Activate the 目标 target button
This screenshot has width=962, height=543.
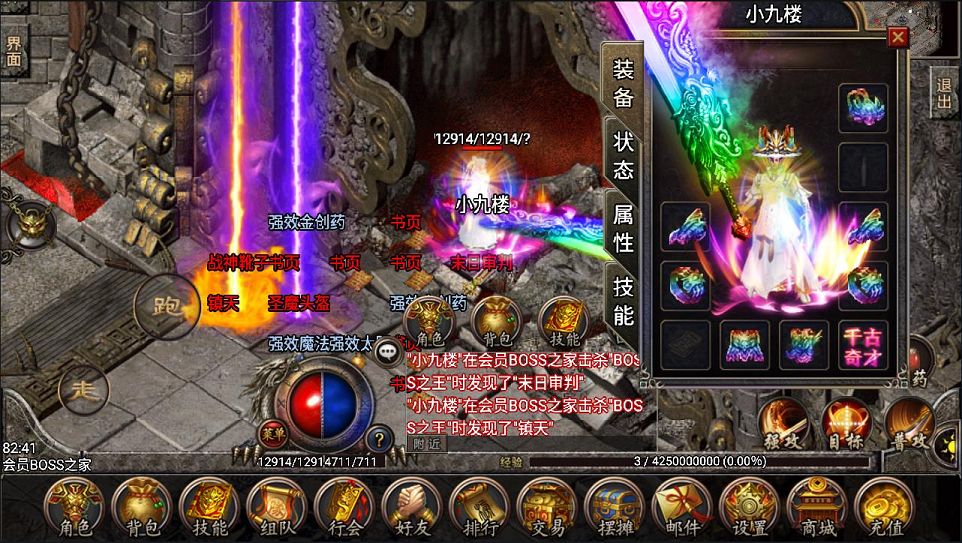(846, 421)
